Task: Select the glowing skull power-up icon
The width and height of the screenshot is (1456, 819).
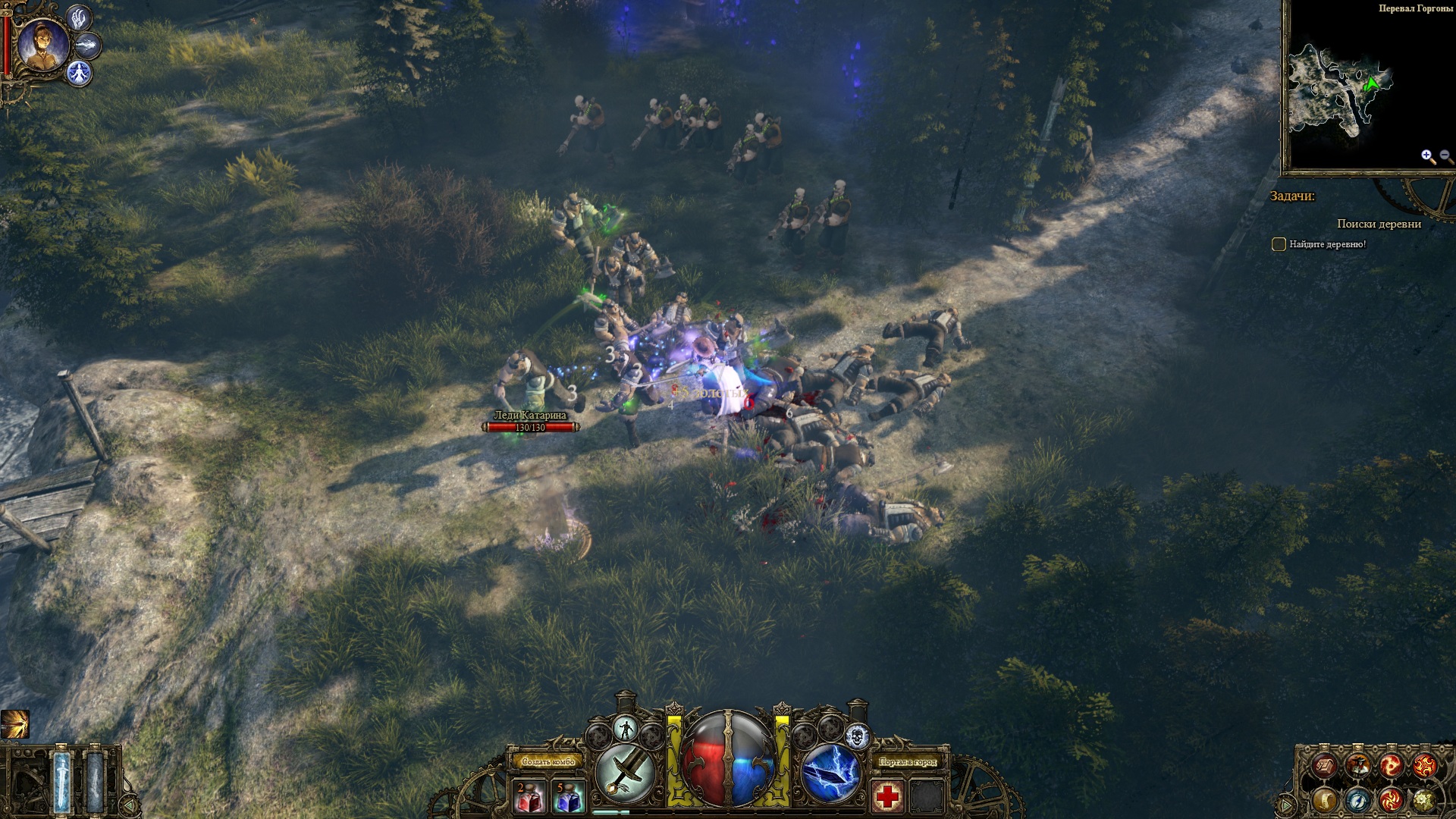Action: coord(856,735)
